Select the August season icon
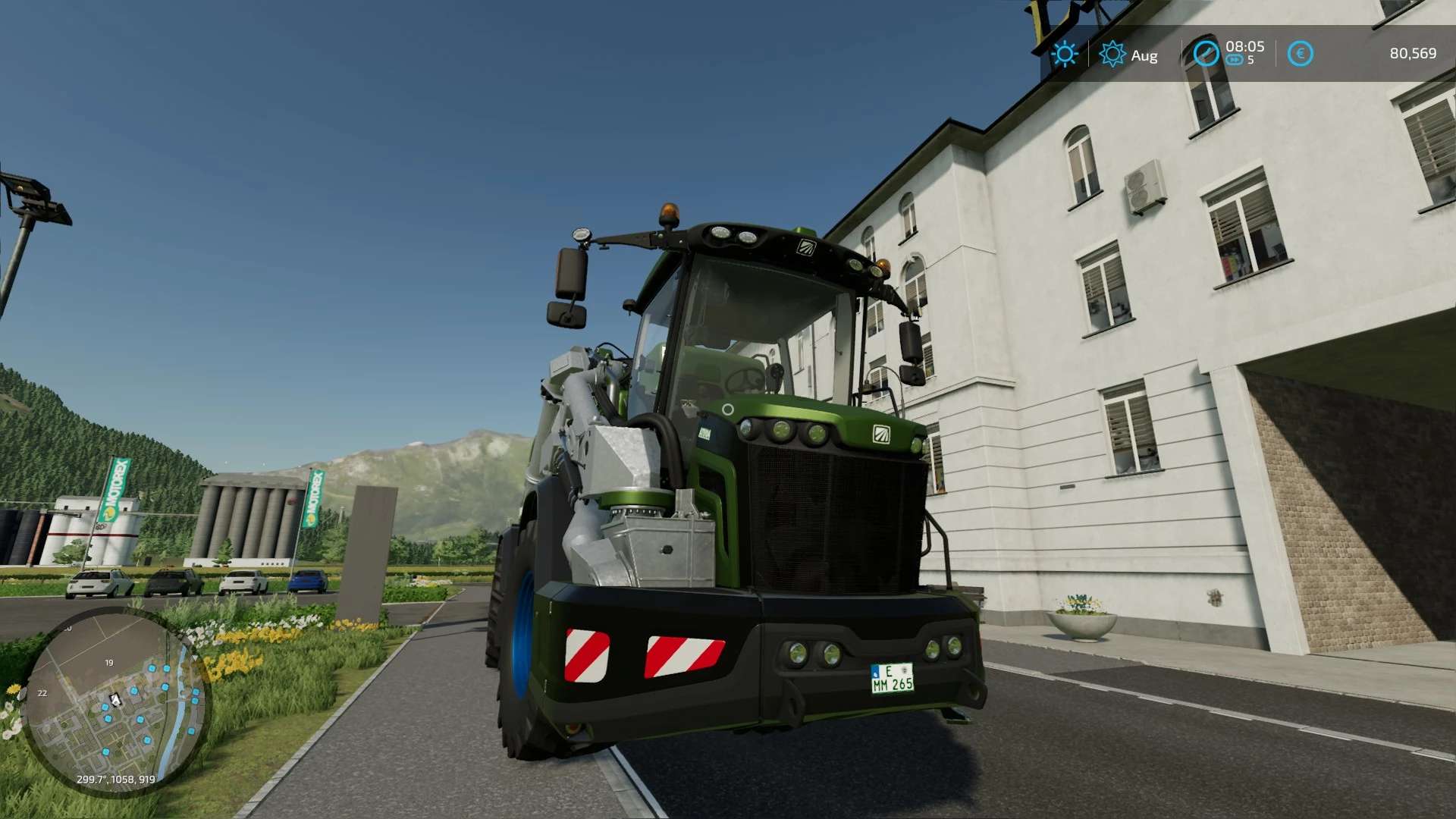The image size is (1456, 819). point(1112,54)
